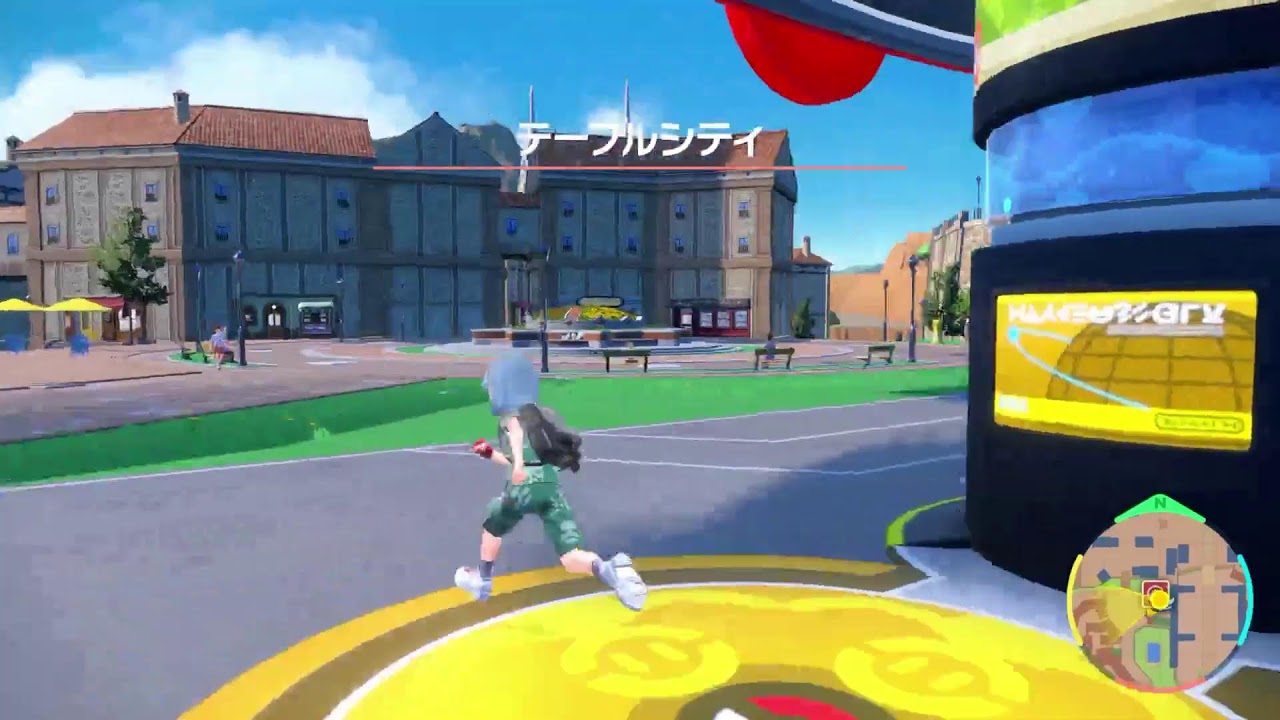Click the north compass marker on minimap
1280x720 pixels.
[1159, 503]
